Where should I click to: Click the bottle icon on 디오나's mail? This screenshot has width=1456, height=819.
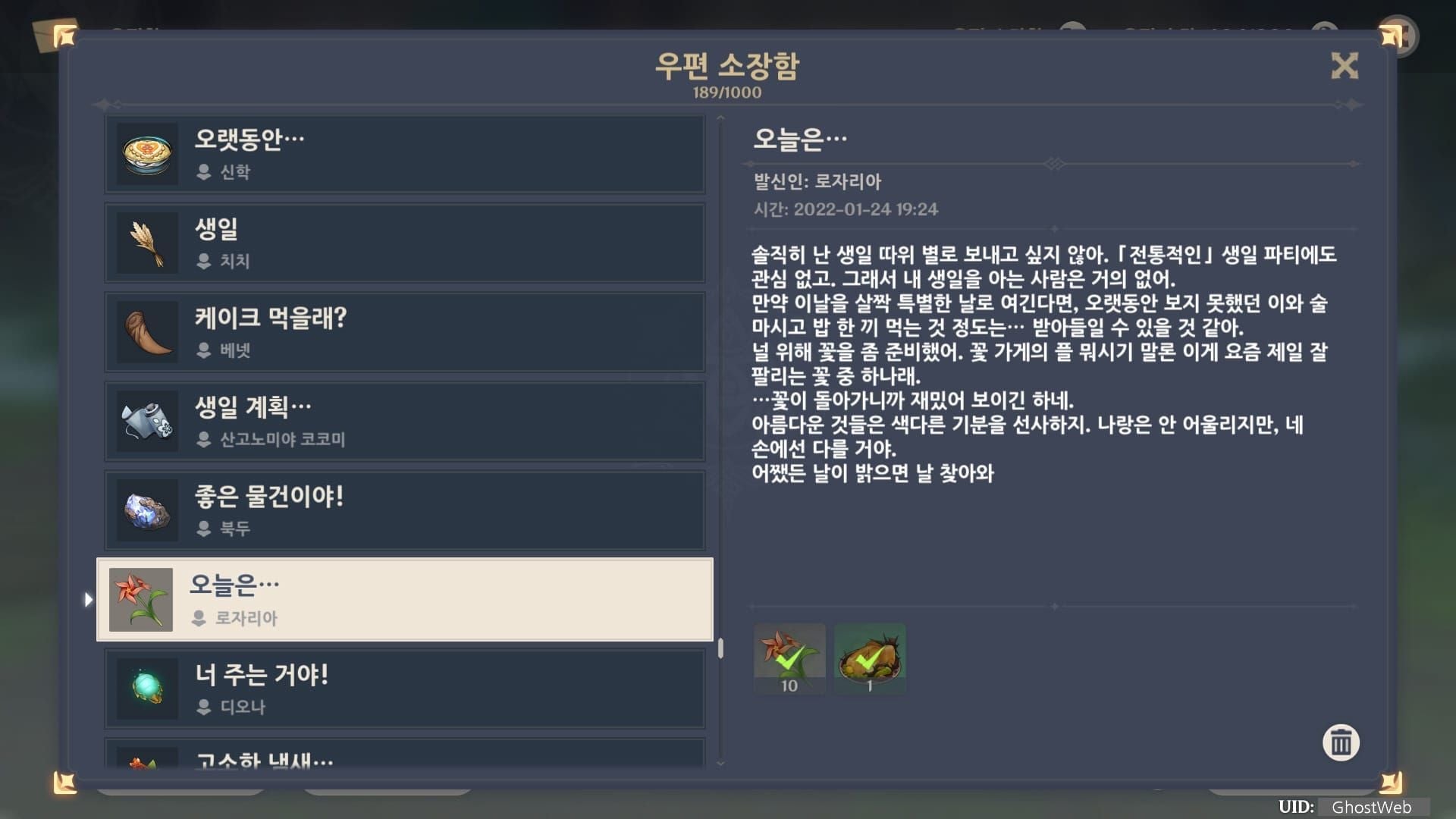146,689
